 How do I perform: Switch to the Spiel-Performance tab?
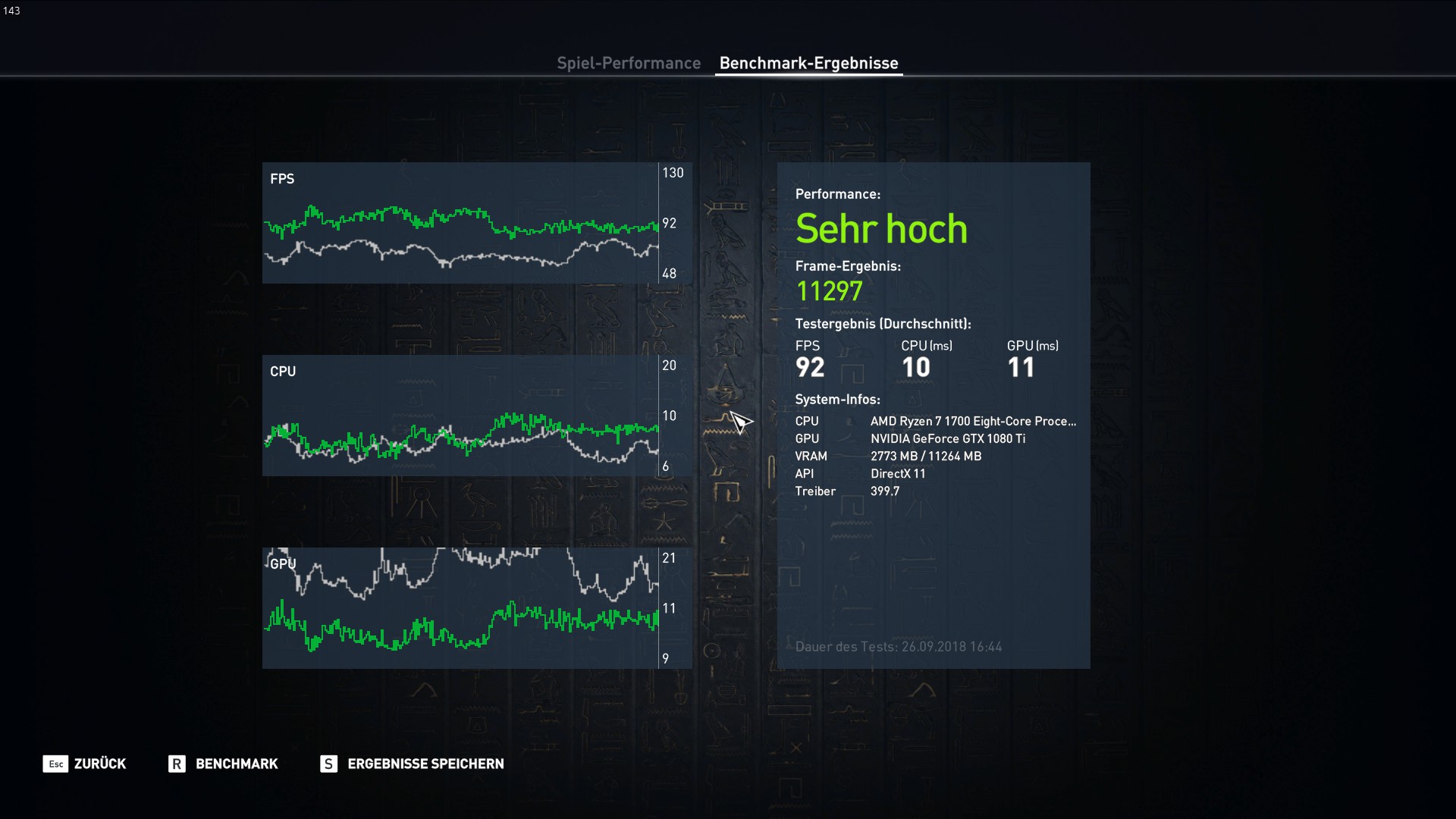(x=629, y=63)
